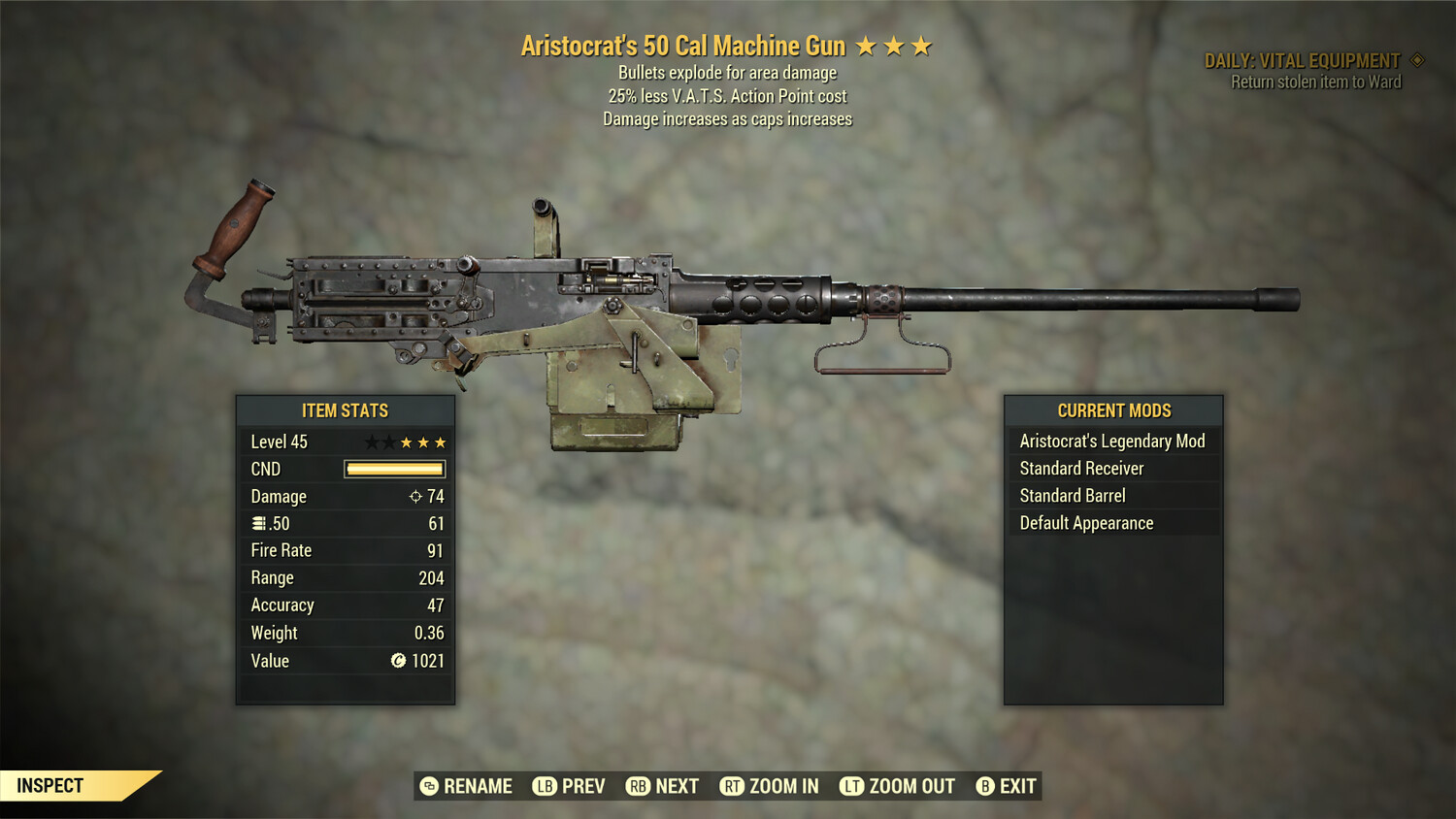Click the second star beside Level 45

pos(391,442)
